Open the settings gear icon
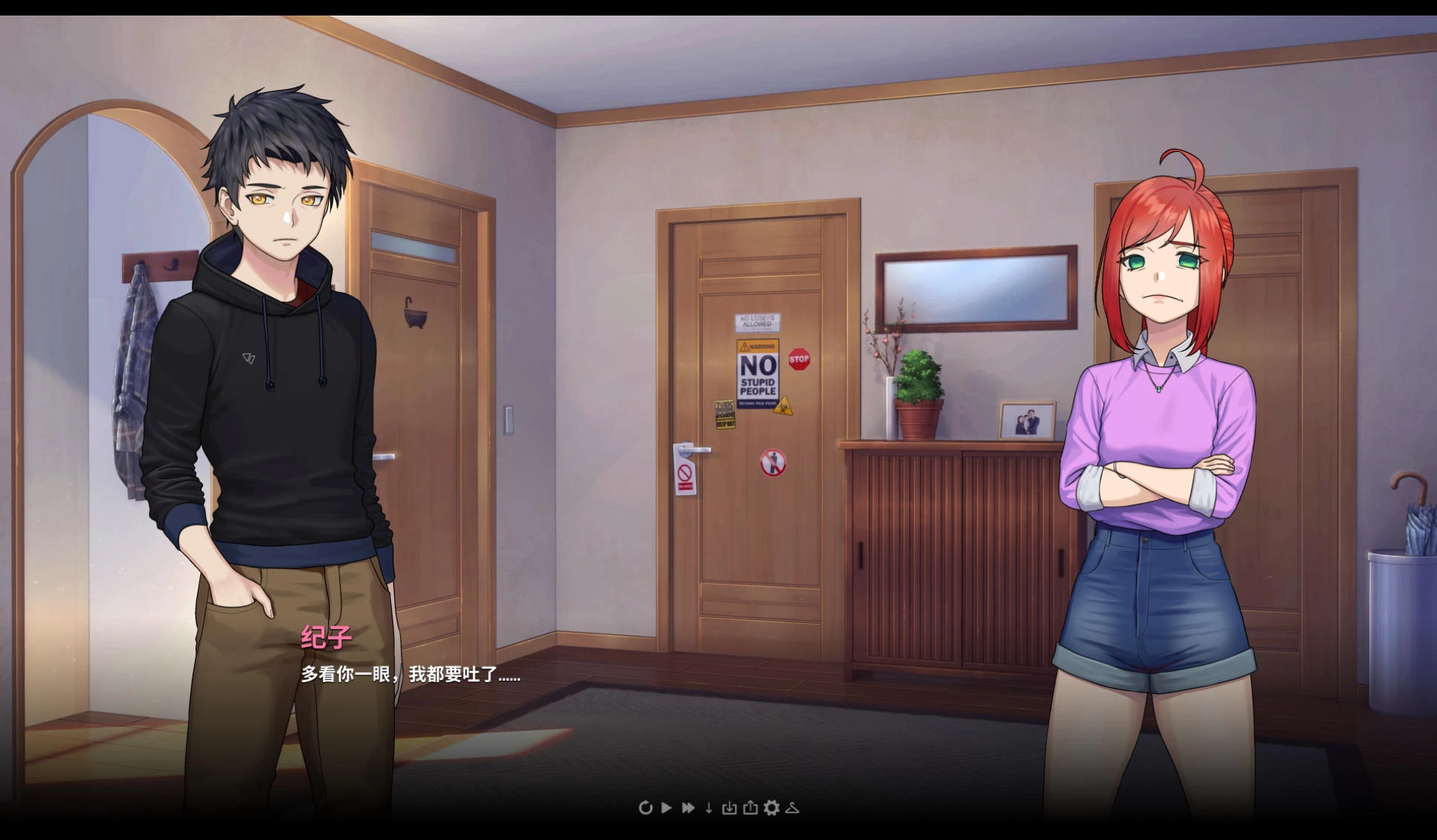The height and width of the screenshot is (840, 1437). click(x=772, y=809)
